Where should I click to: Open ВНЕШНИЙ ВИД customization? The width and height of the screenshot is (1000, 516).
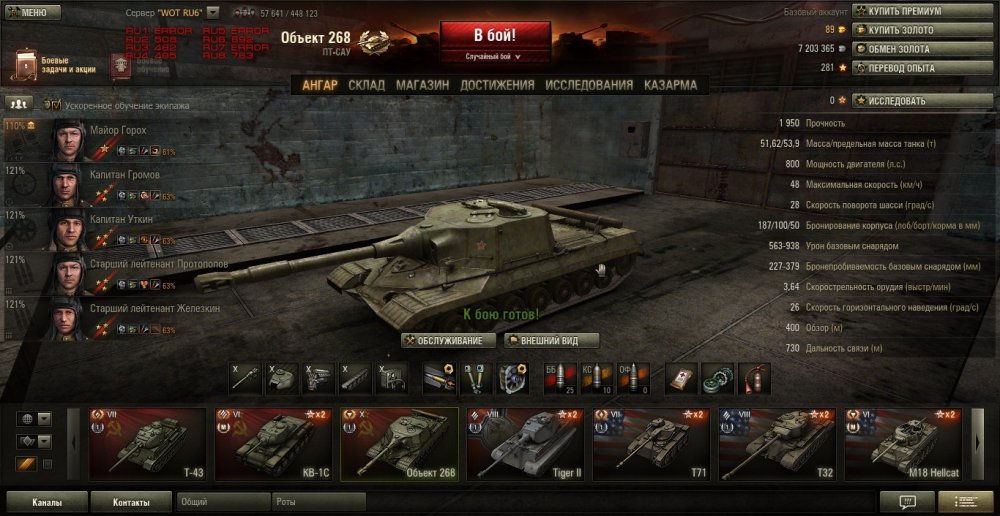point(552,341)
